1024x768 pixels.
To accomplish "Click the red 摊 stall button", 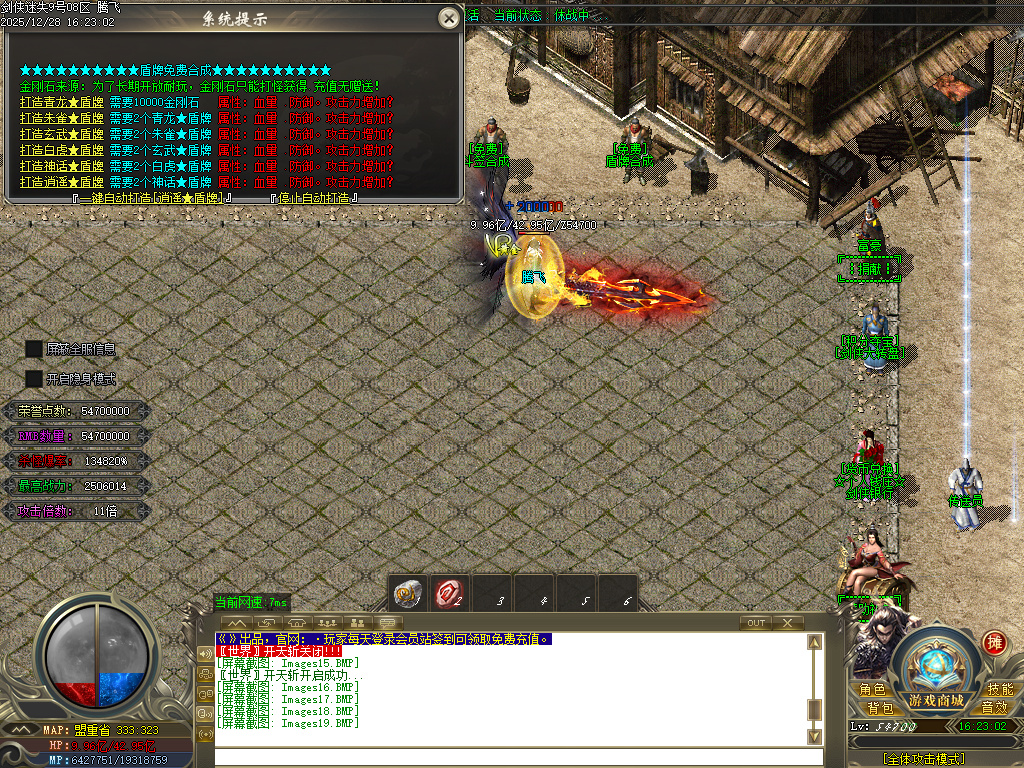I will point(994,643).
